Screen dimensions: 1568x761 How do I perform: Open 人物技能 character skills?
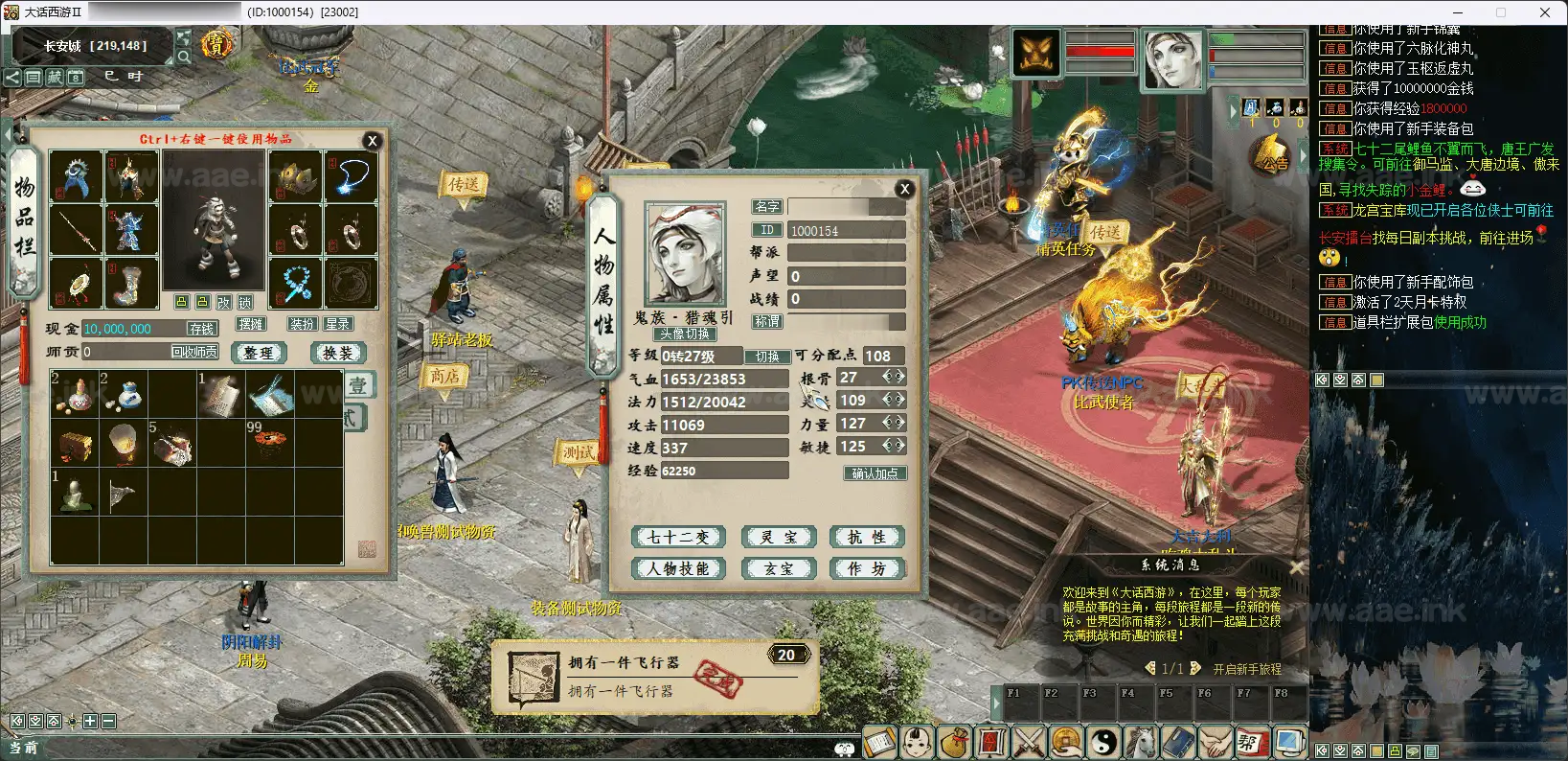click(x=678, y=568)
